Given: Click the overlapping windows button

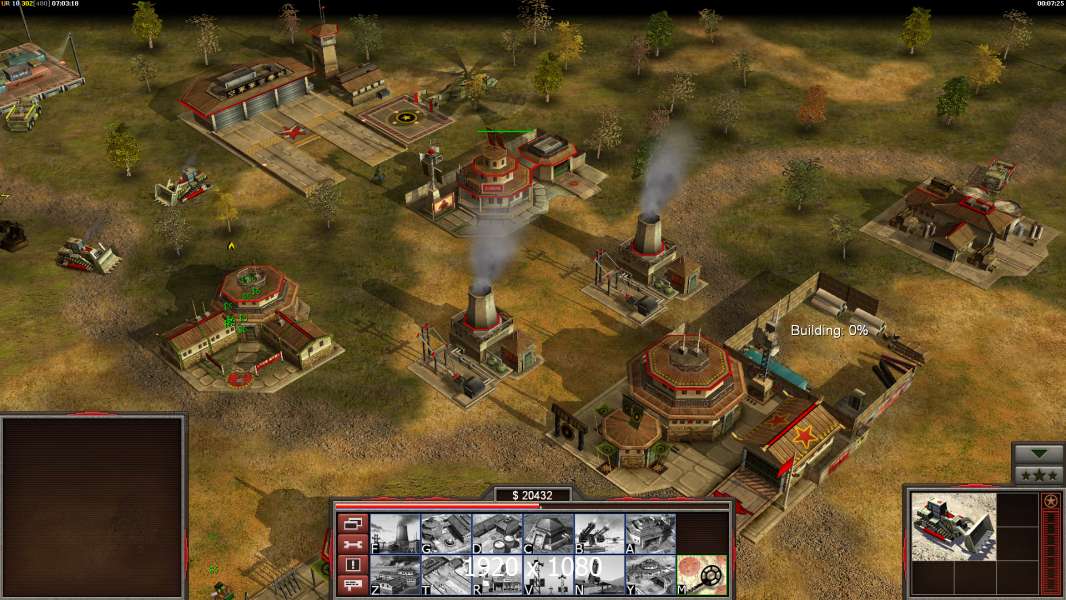Looking at the screenshot, I should click(x=351, y=523).
